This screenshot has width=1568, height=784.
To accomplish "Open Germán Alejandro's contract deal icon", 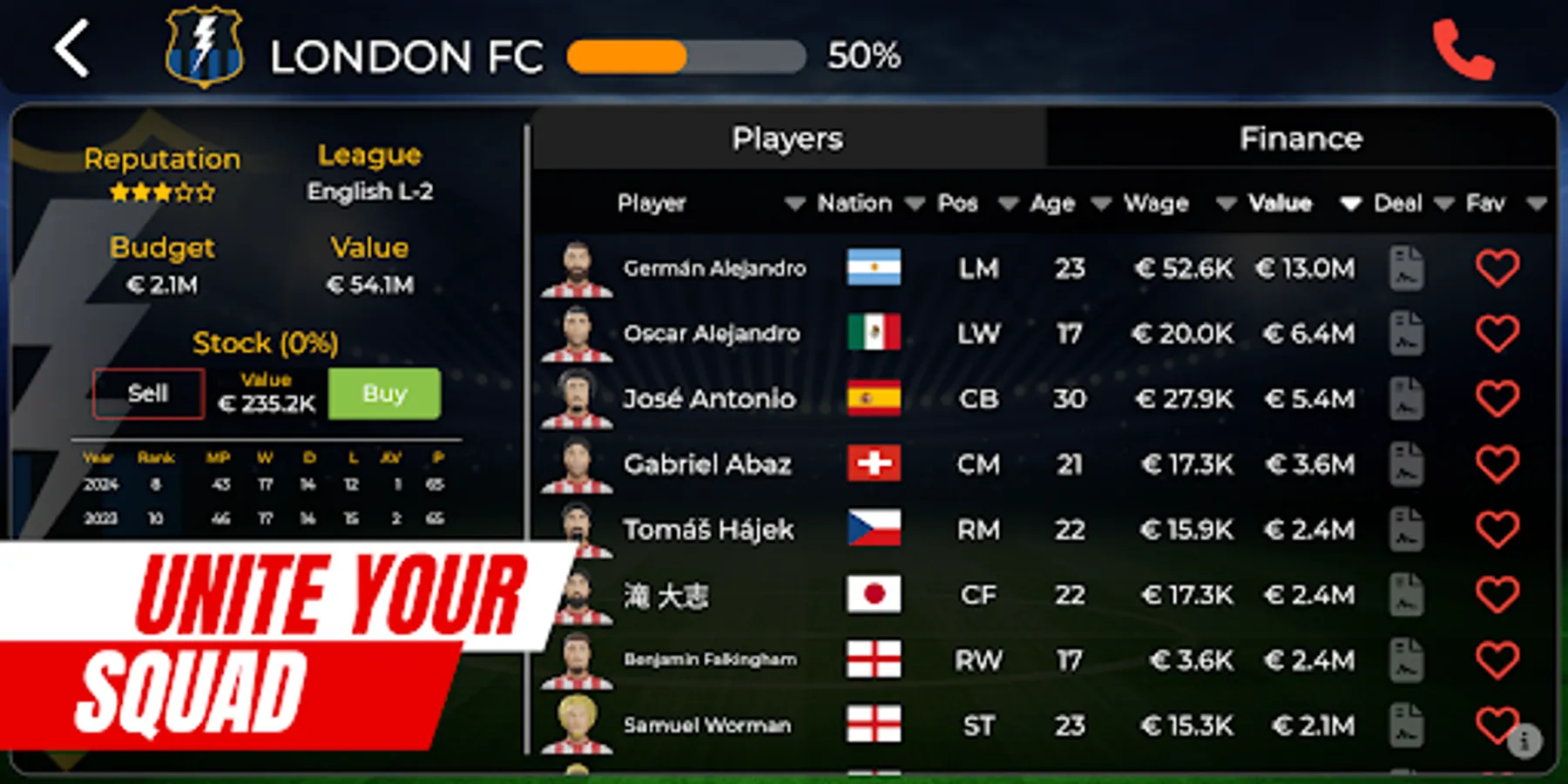I will [1406, 268].
